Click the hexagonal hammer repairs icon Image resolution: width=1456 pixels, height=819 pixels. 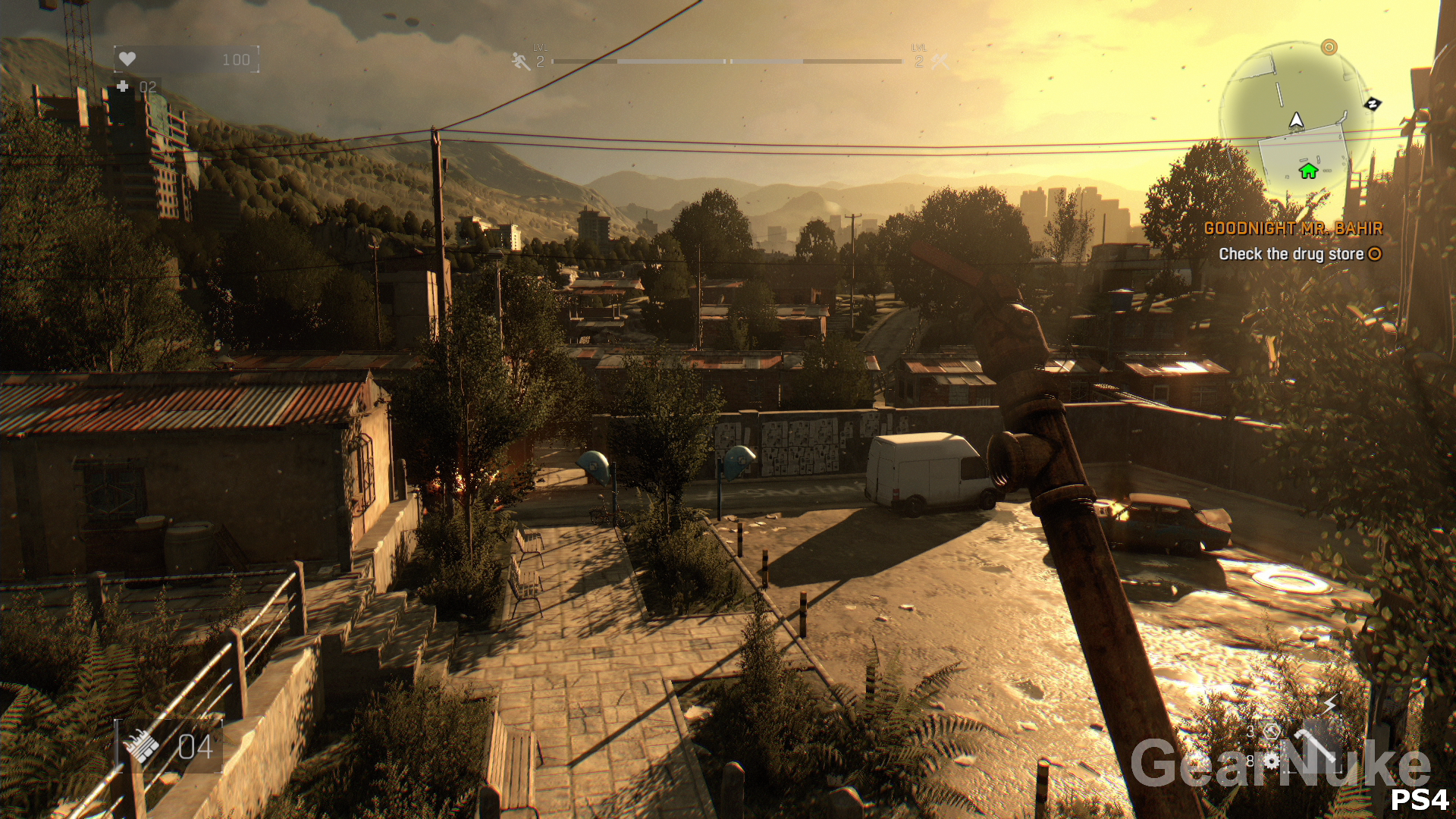pos(1272,731)
